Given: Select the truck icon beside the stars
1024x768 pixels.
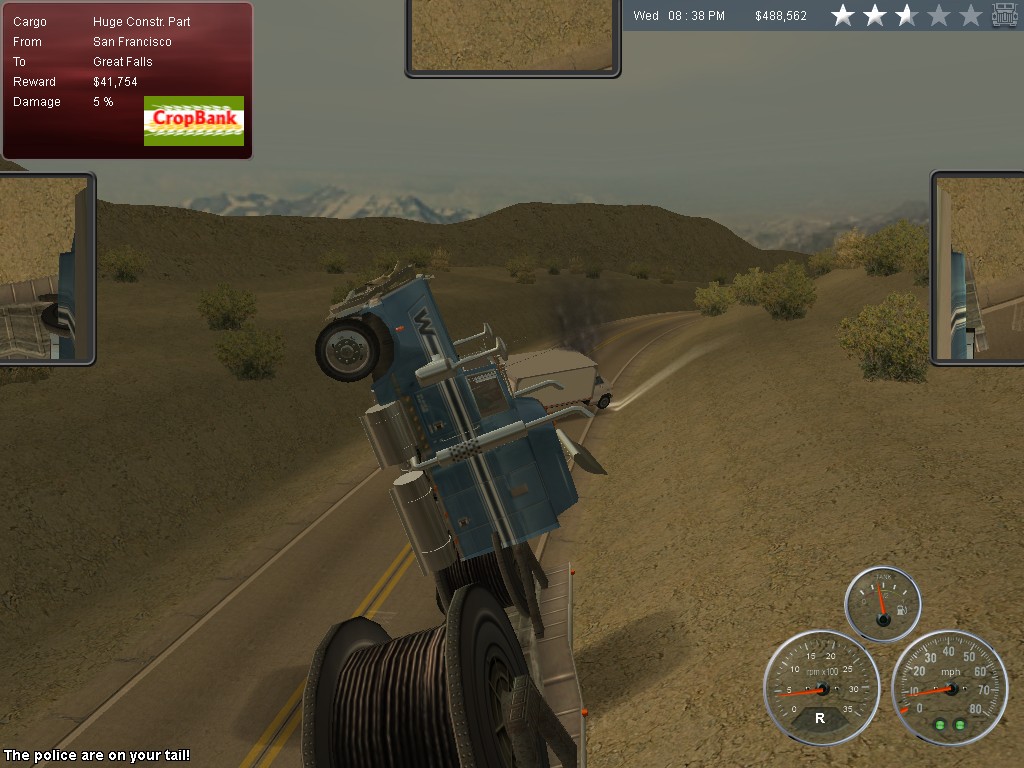Looking at the screenshot, I should pyautogui.click(x=1004, y=15).
